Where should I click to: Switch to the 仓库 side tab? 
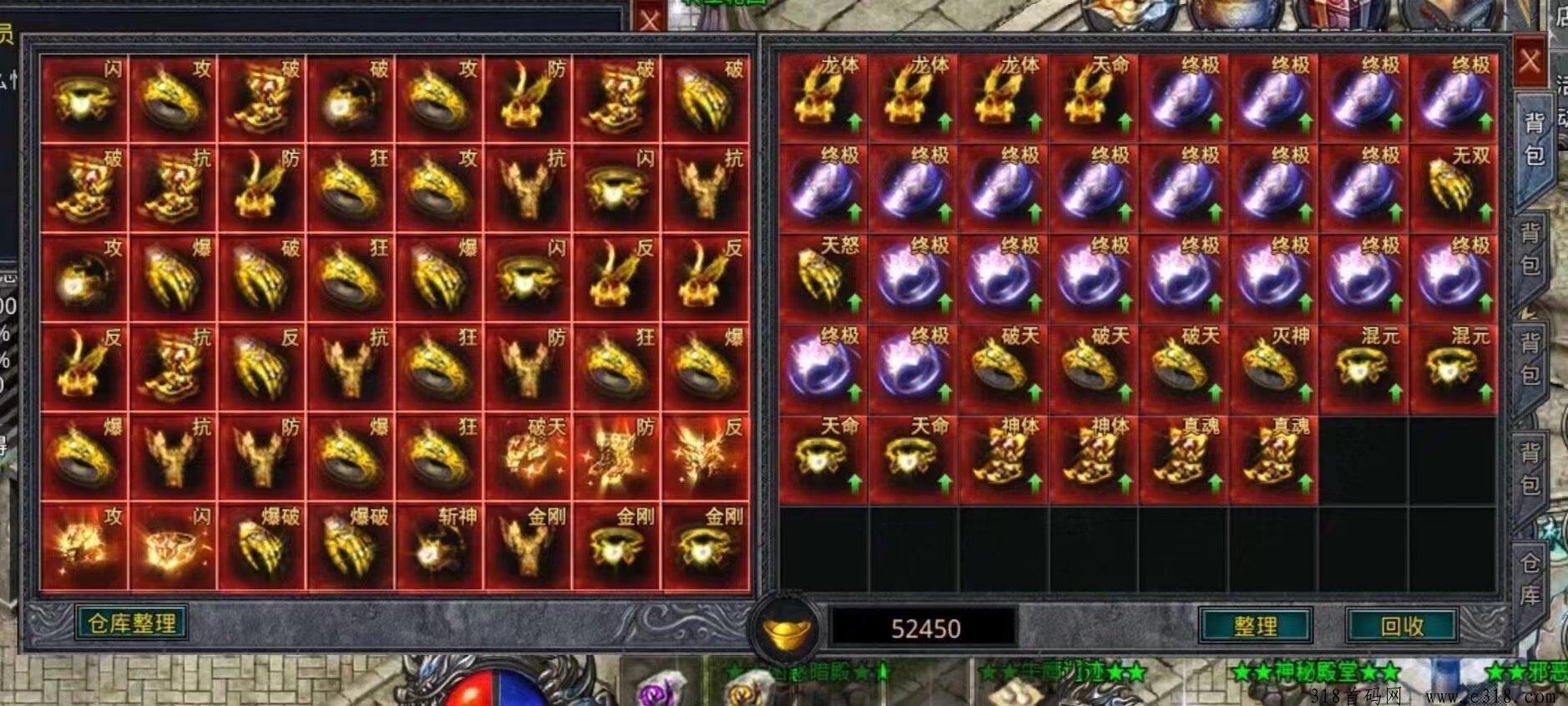click(x=1530, y=580)
